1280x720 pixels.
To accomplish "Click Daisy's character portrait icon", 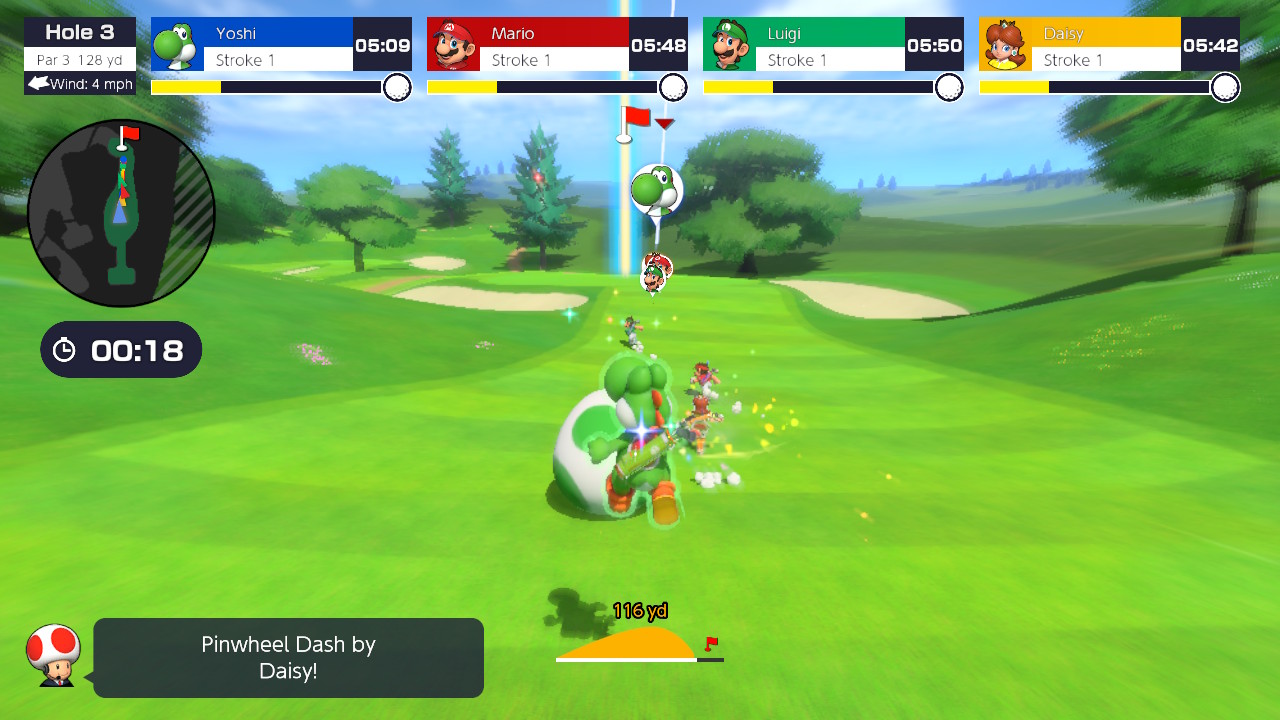I will [1006, 44].
